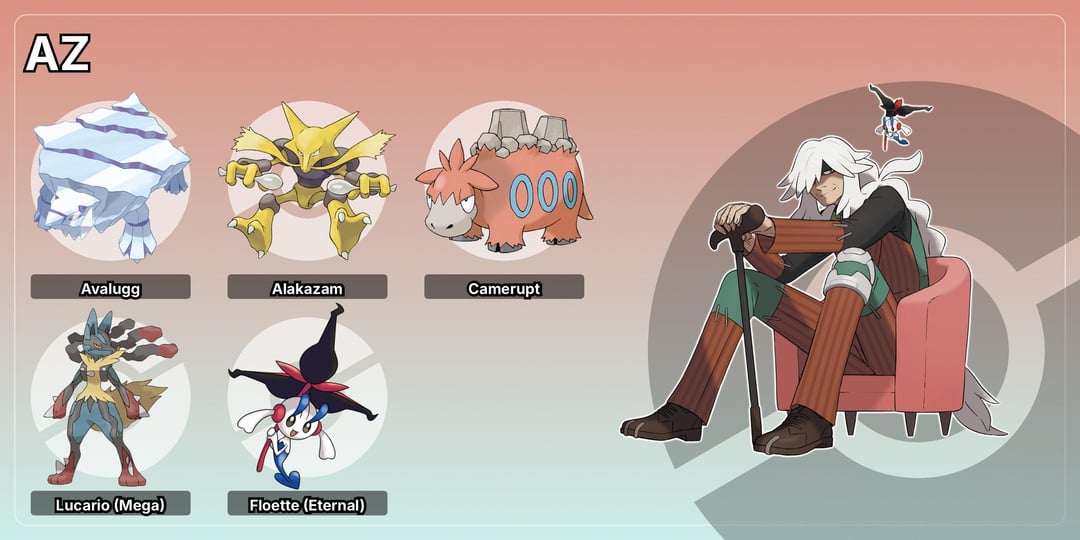The width and height of the screenshot is (1080, 540).
Task: Open the Floette (Eternal) name label
Action: pos(307,504)
